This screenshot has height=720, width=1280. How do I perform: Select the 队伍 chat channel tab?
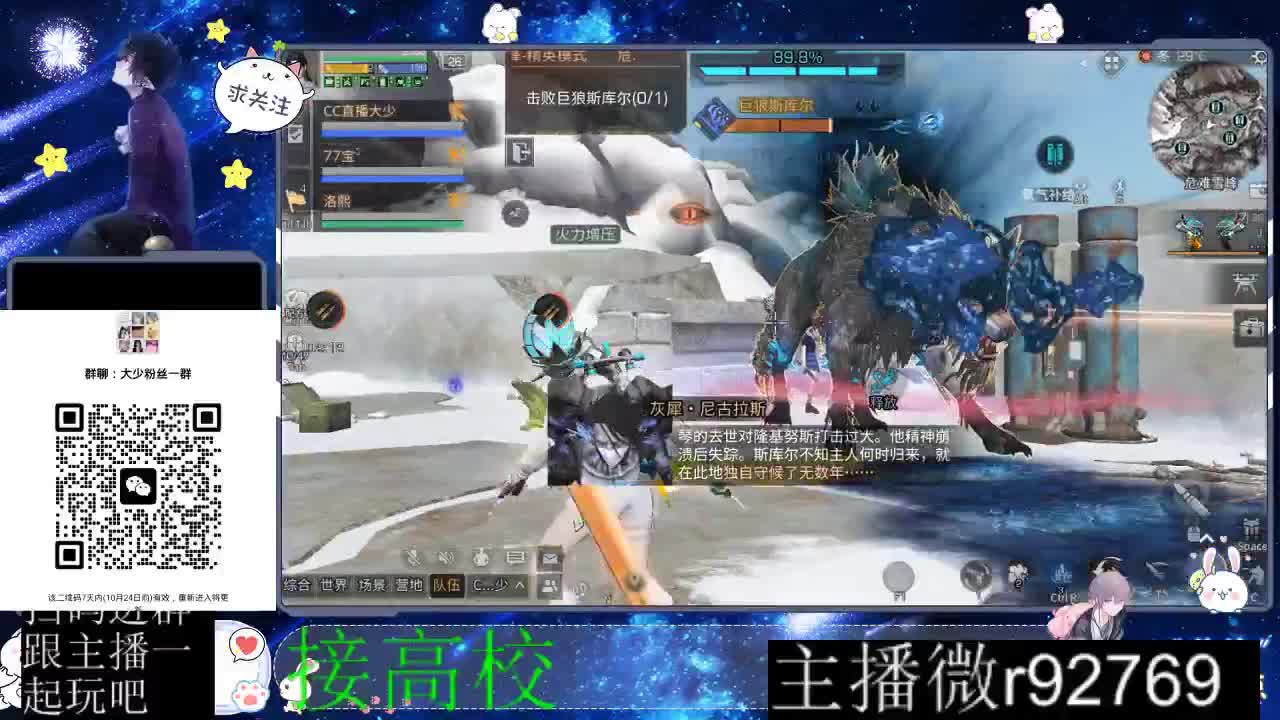coord(448,584)
